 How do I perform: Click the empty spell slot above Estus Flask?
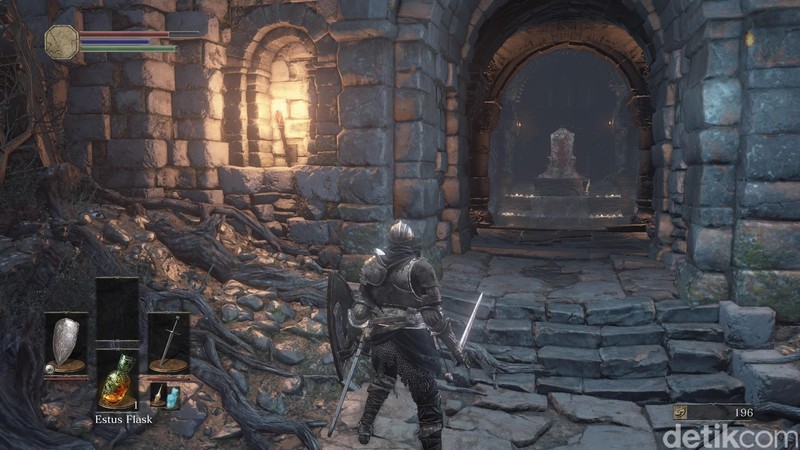117,310
